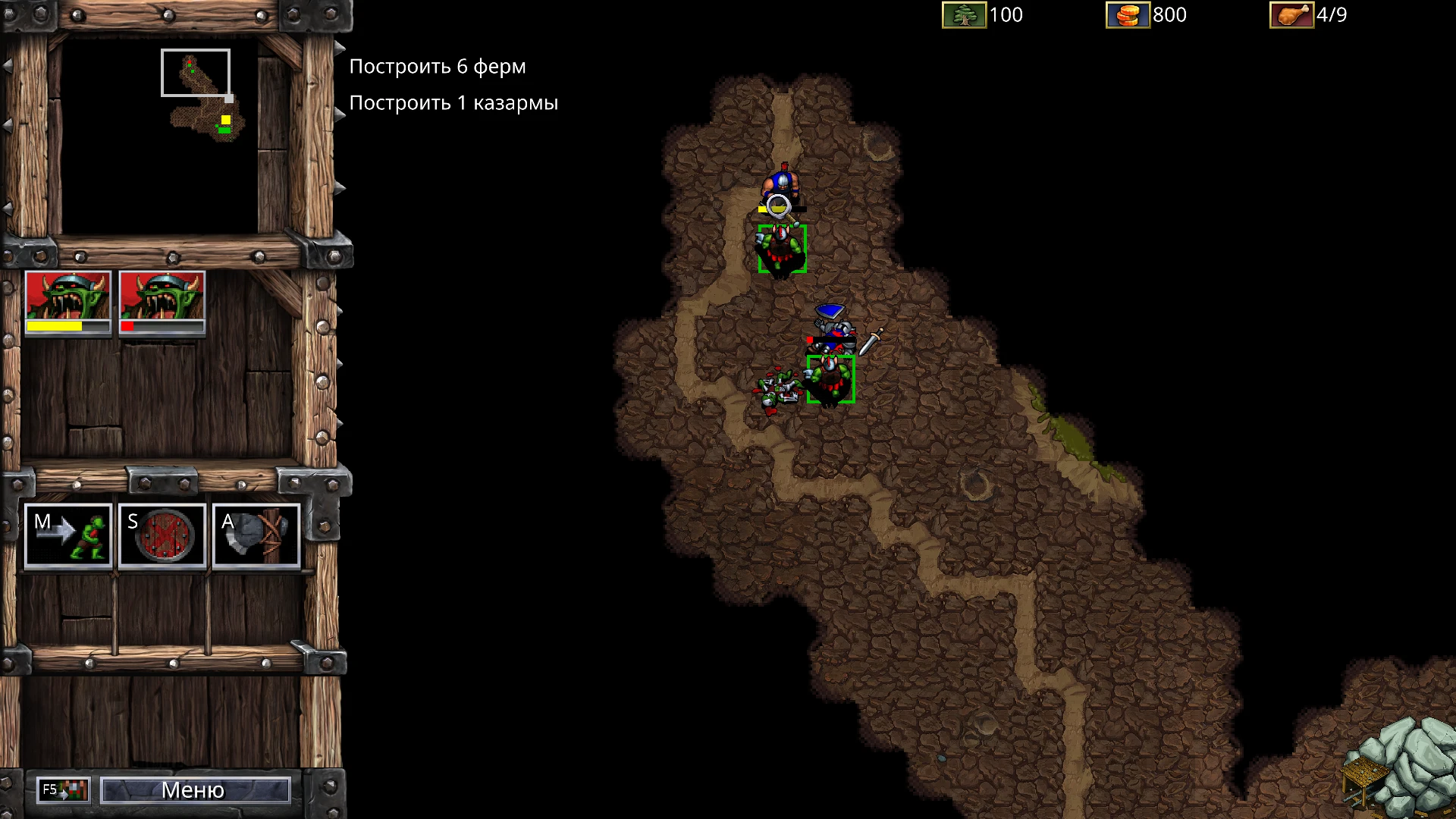
Task: Select the orc grunt fighting the knight
Action: point(830,378)
